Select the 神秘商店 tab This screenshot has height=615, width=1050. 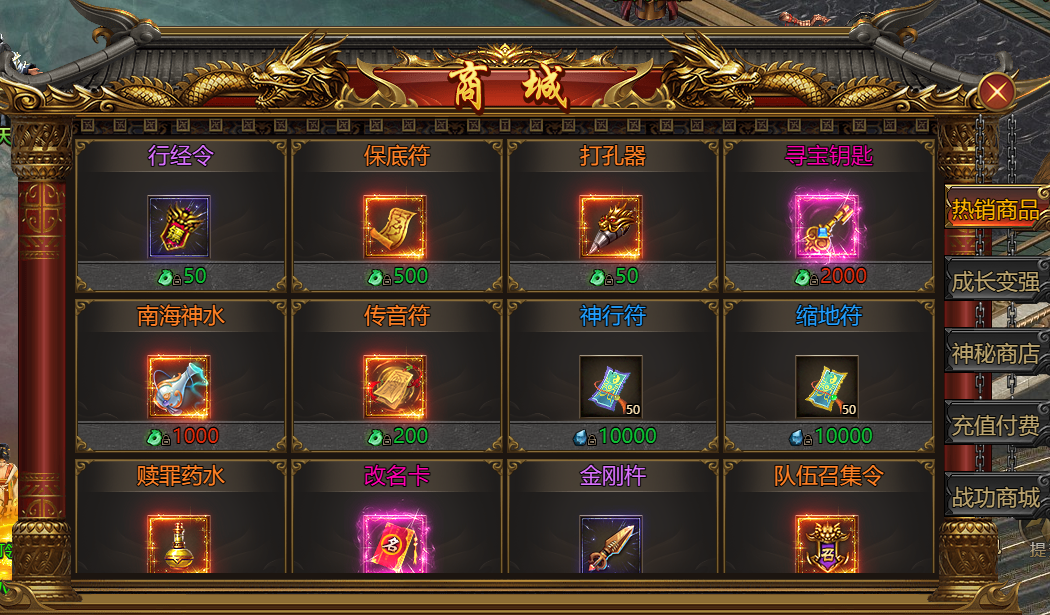coord(994,353)
